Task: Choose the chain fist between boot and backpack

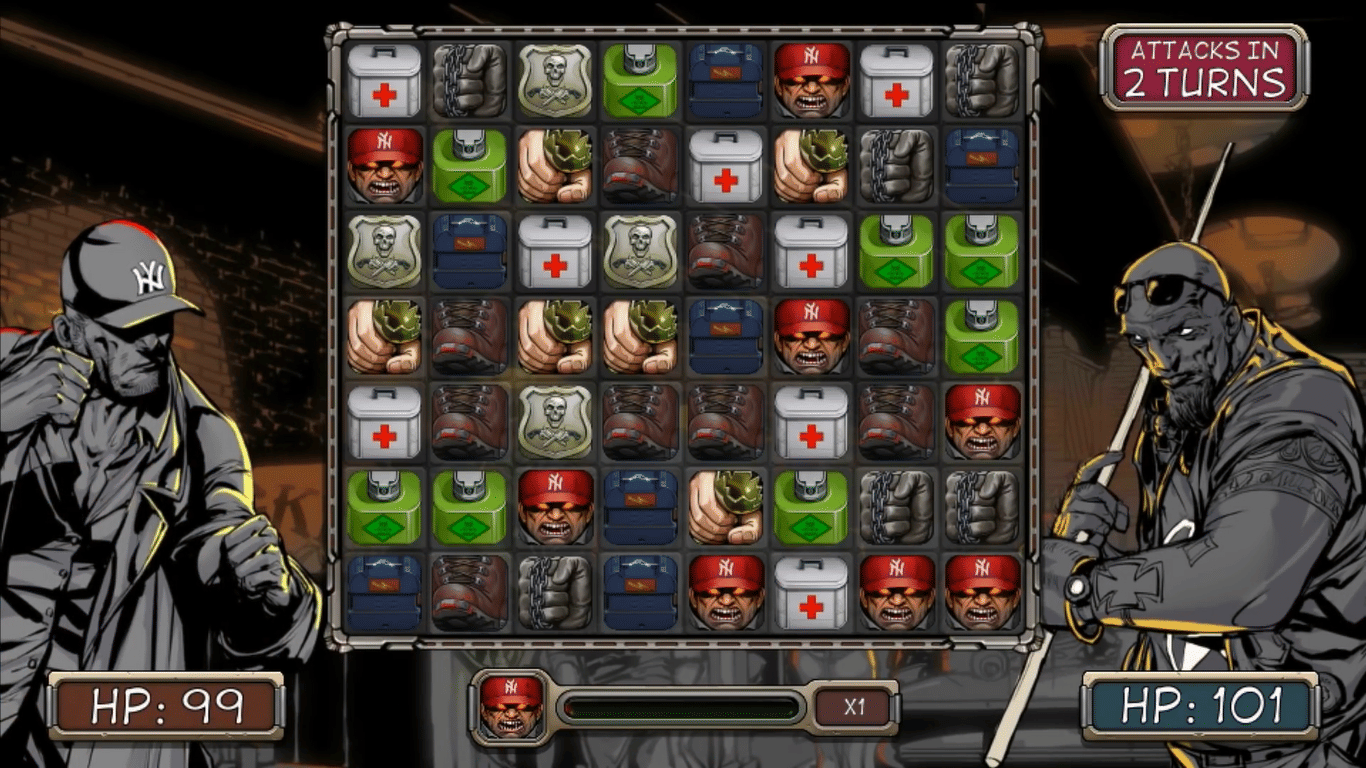Action: coord(555,591)
